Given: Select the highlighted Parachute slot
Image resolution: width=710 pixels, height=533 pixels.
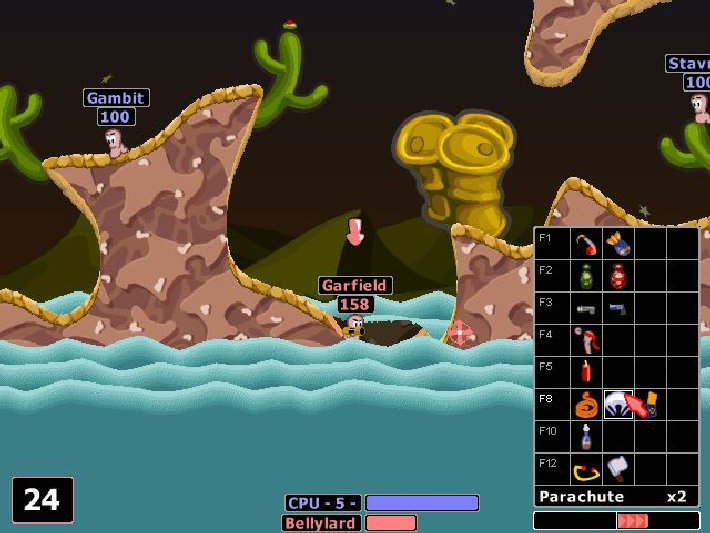Looking at the screenshot, I should (x=618, y=404).
